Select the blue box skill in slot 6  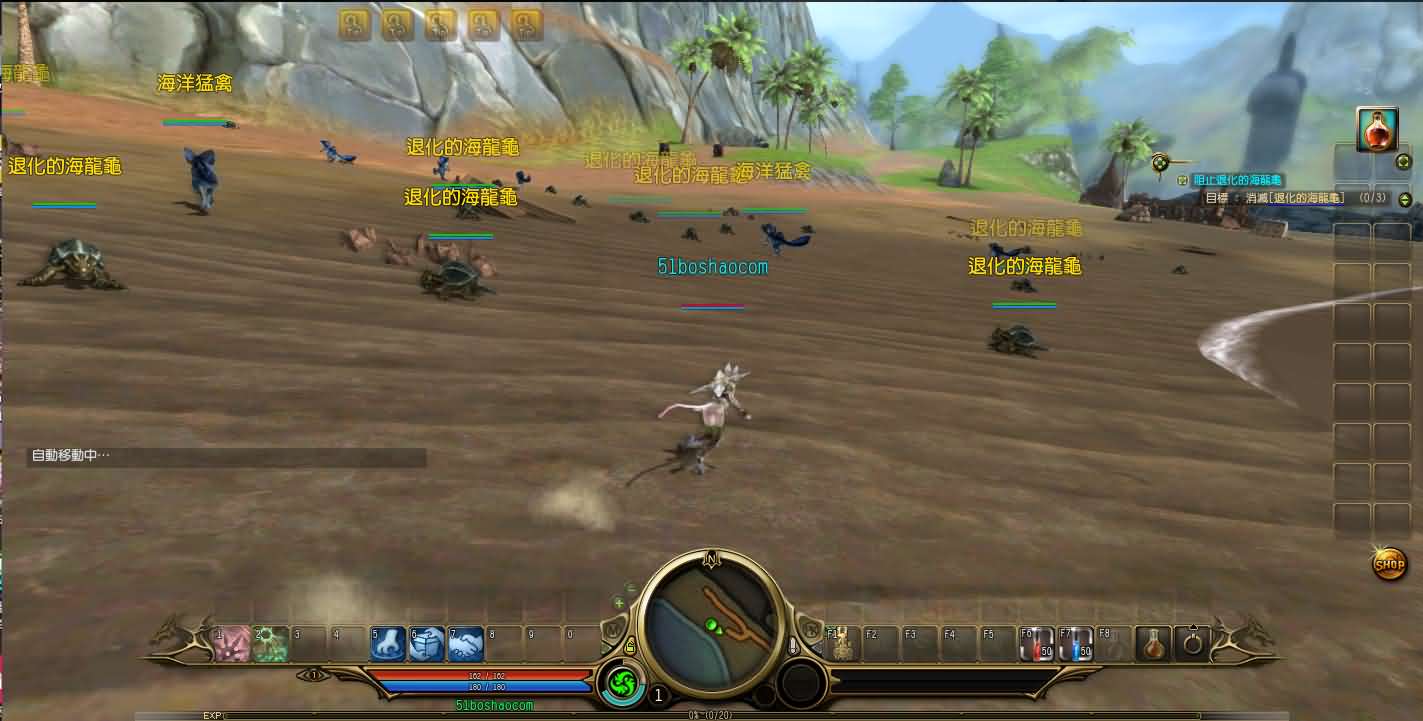coord(427,644)
